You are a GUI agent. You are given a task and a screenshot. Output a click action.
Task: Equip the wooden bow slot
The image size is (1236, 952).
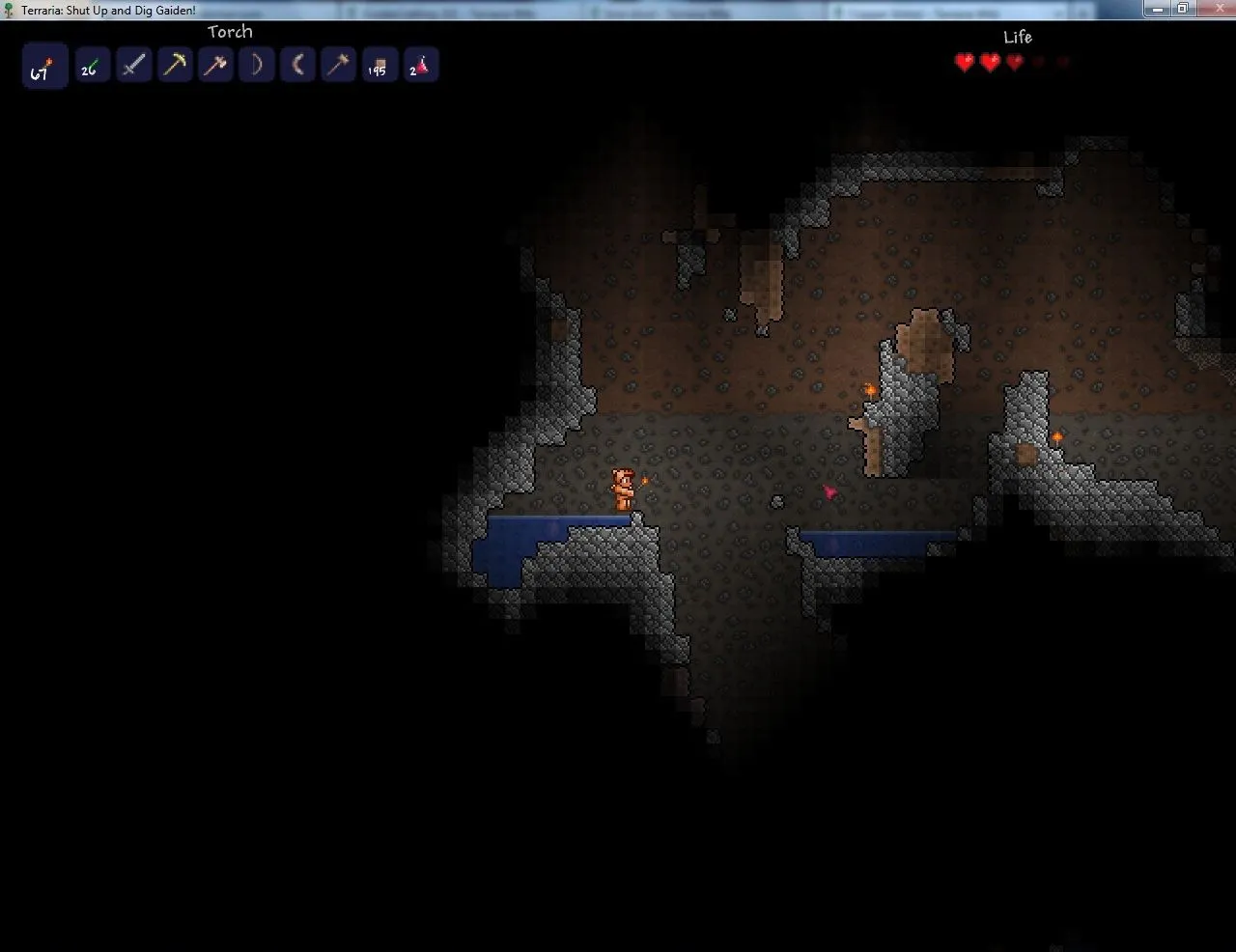pos(257,66)
